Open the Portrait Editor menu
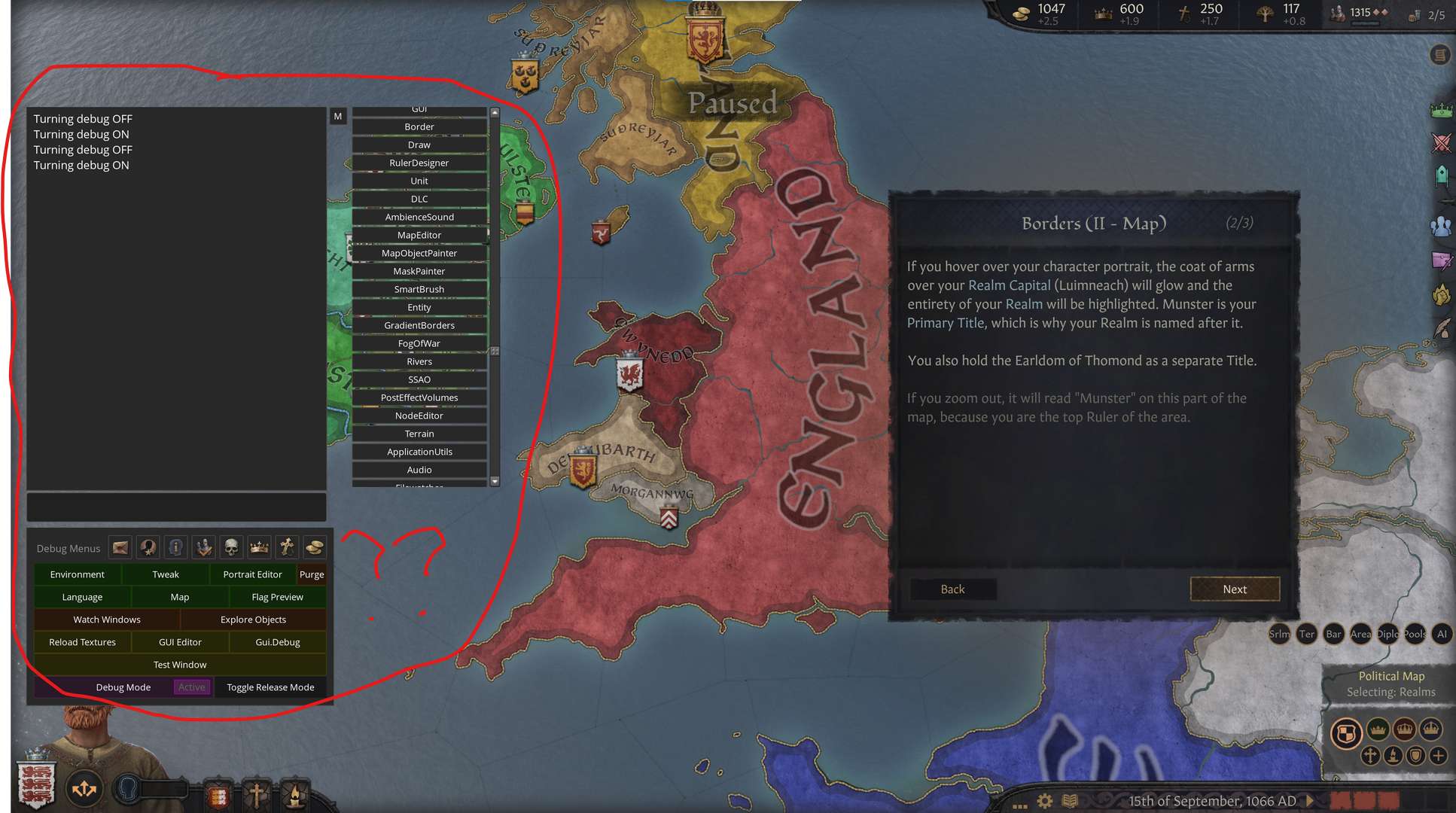1456x813 pixels. point(252,574)
